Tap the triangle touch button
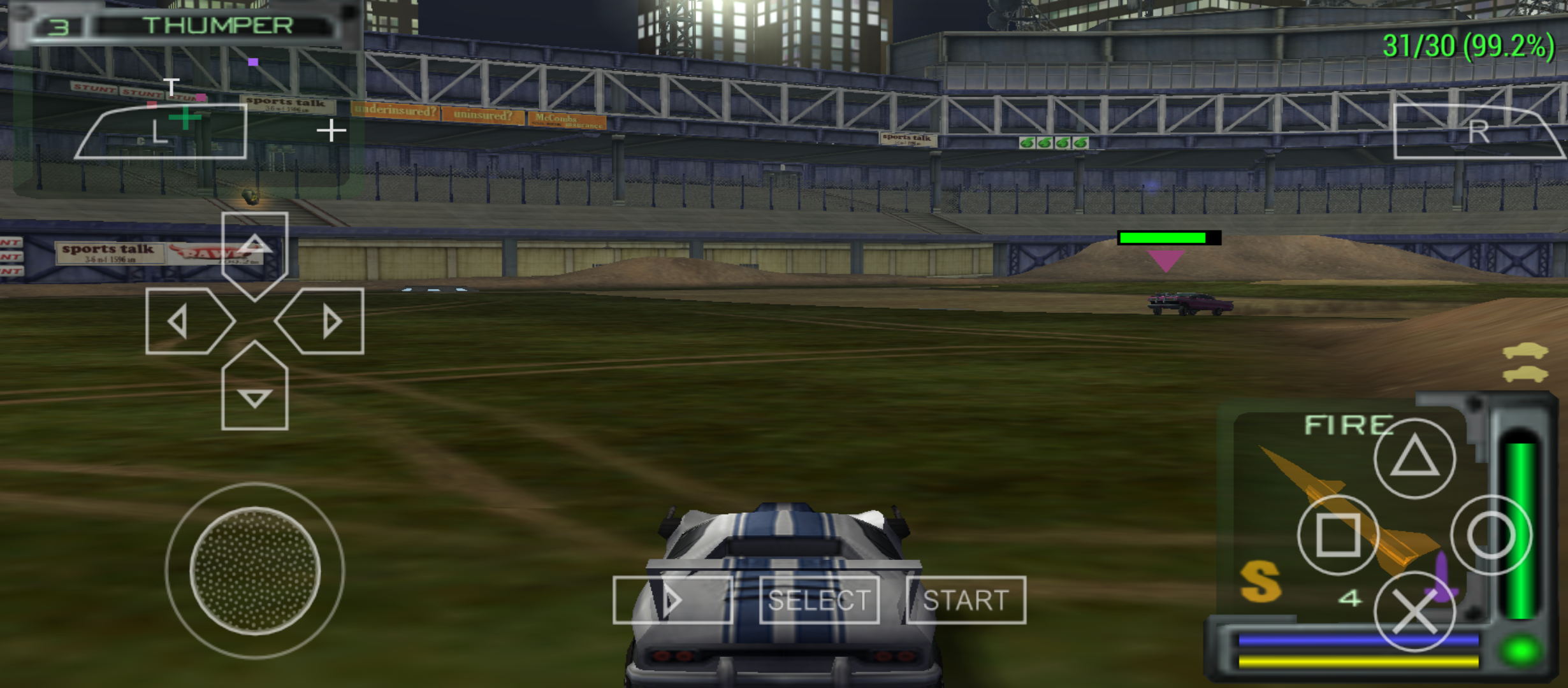Screen dimensions: 1568x688 pos(1414,458)
